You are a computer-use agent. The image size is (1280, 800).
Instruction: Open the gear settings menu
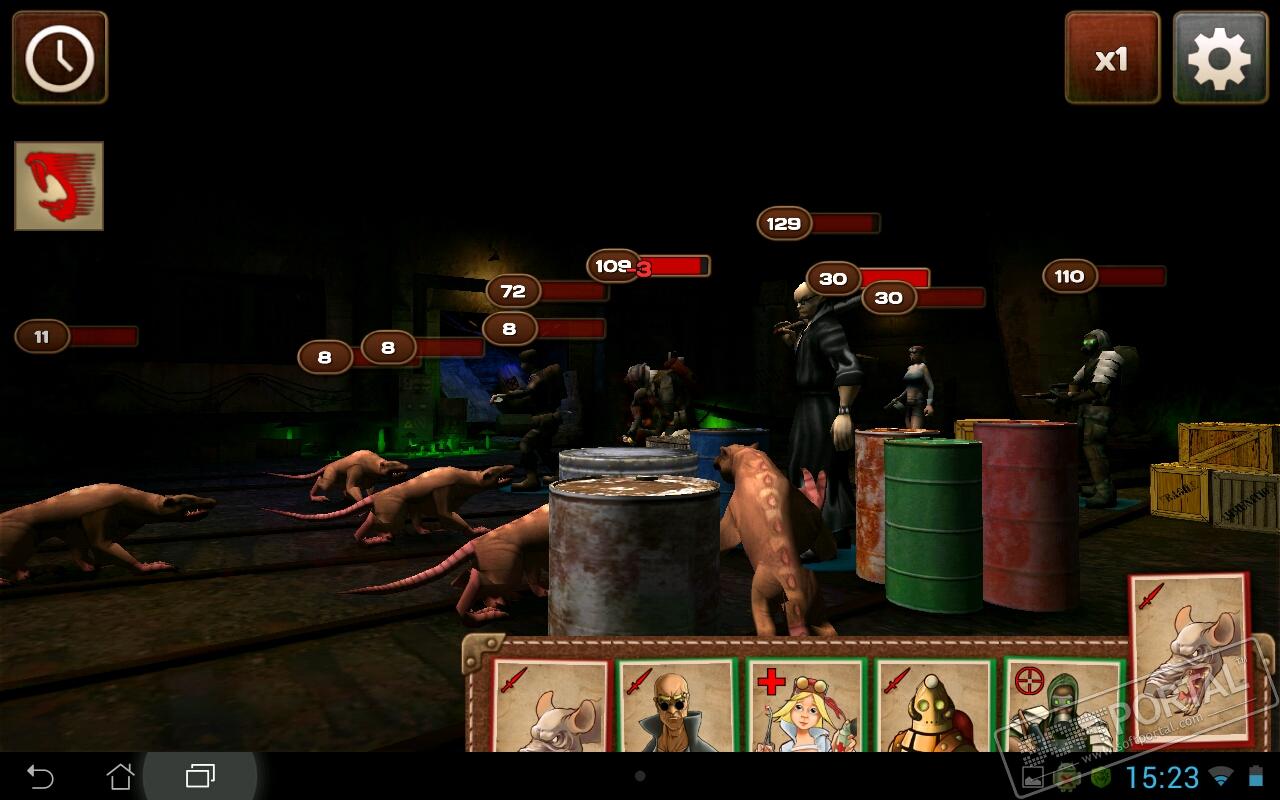pos(1219,58)
